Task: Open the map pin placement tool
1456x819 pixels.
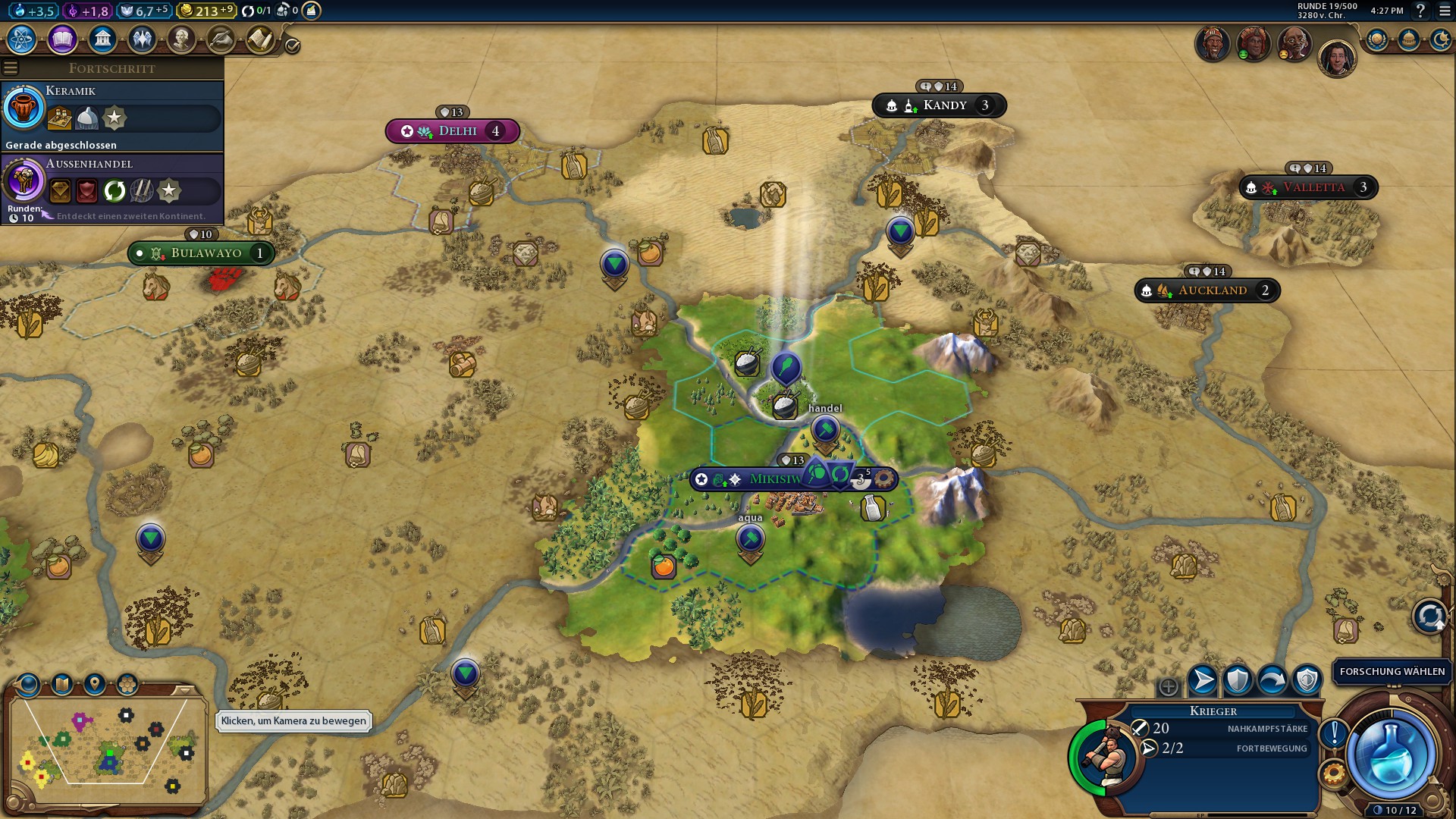Action: pyautogui.click(x=94, y=685)
